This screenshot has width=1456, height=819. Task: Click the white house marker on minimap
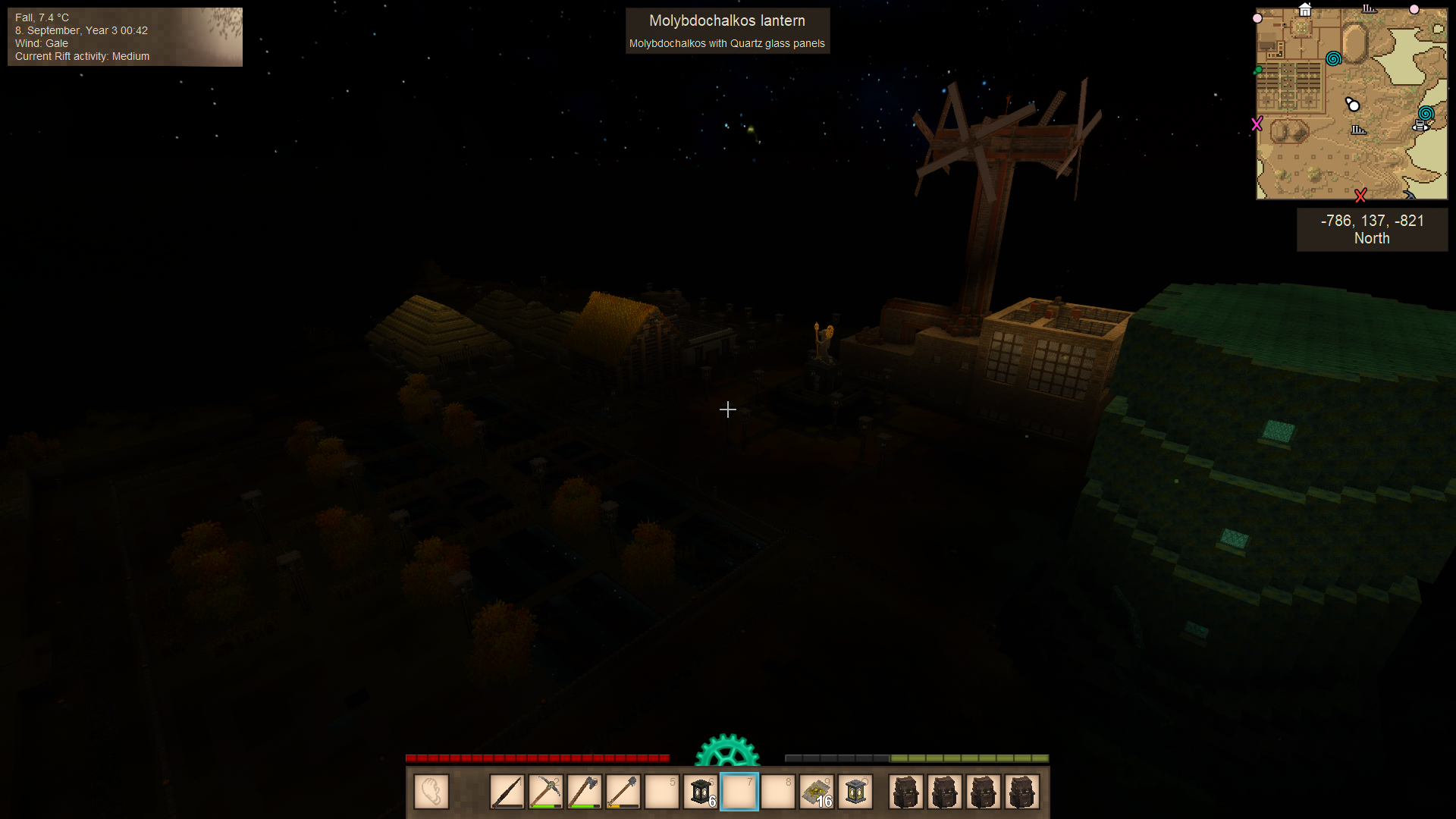tap(1305, 10)
